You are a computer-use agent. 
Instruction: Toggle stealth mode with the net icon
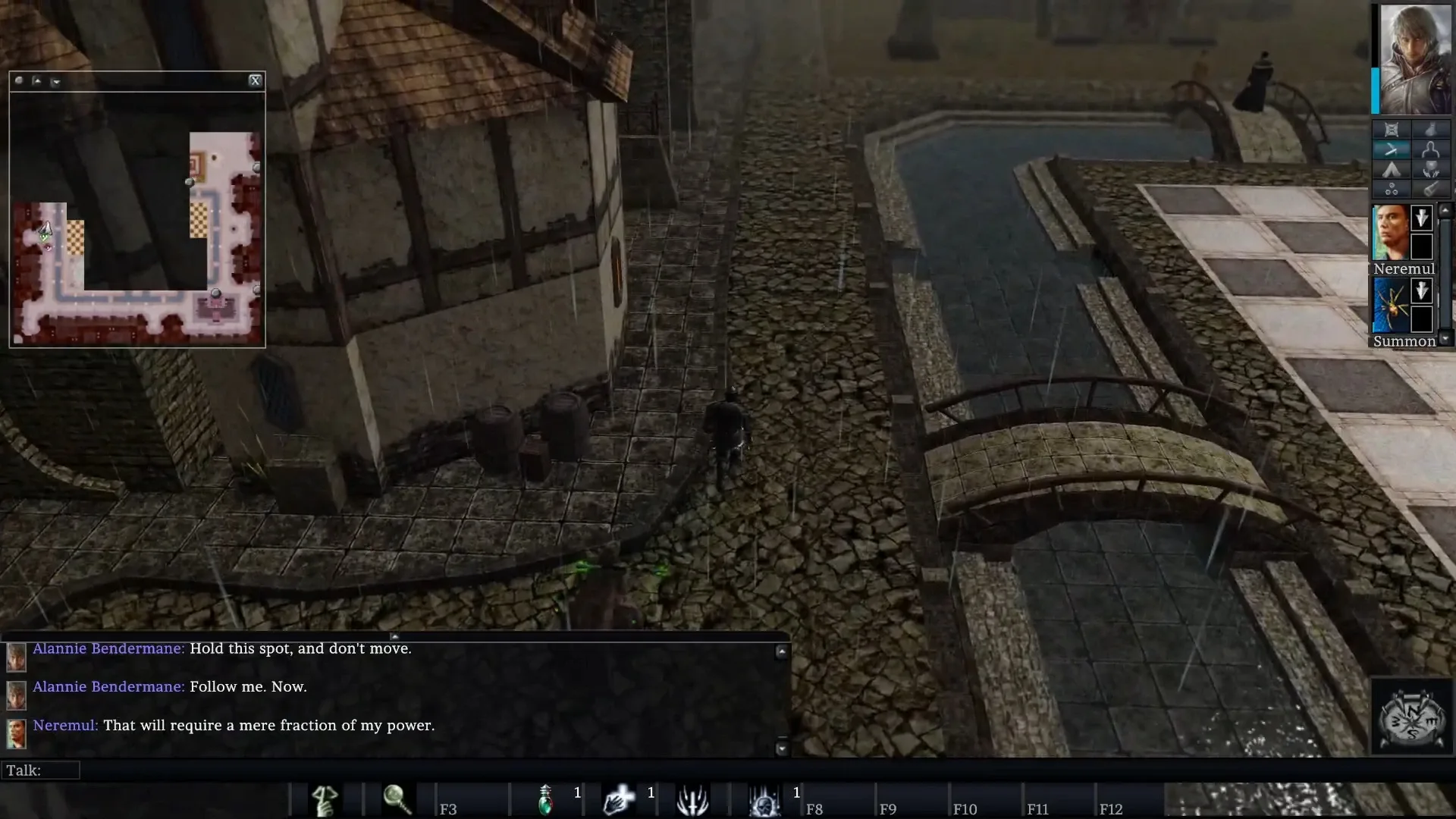(x=1392, y=130)
